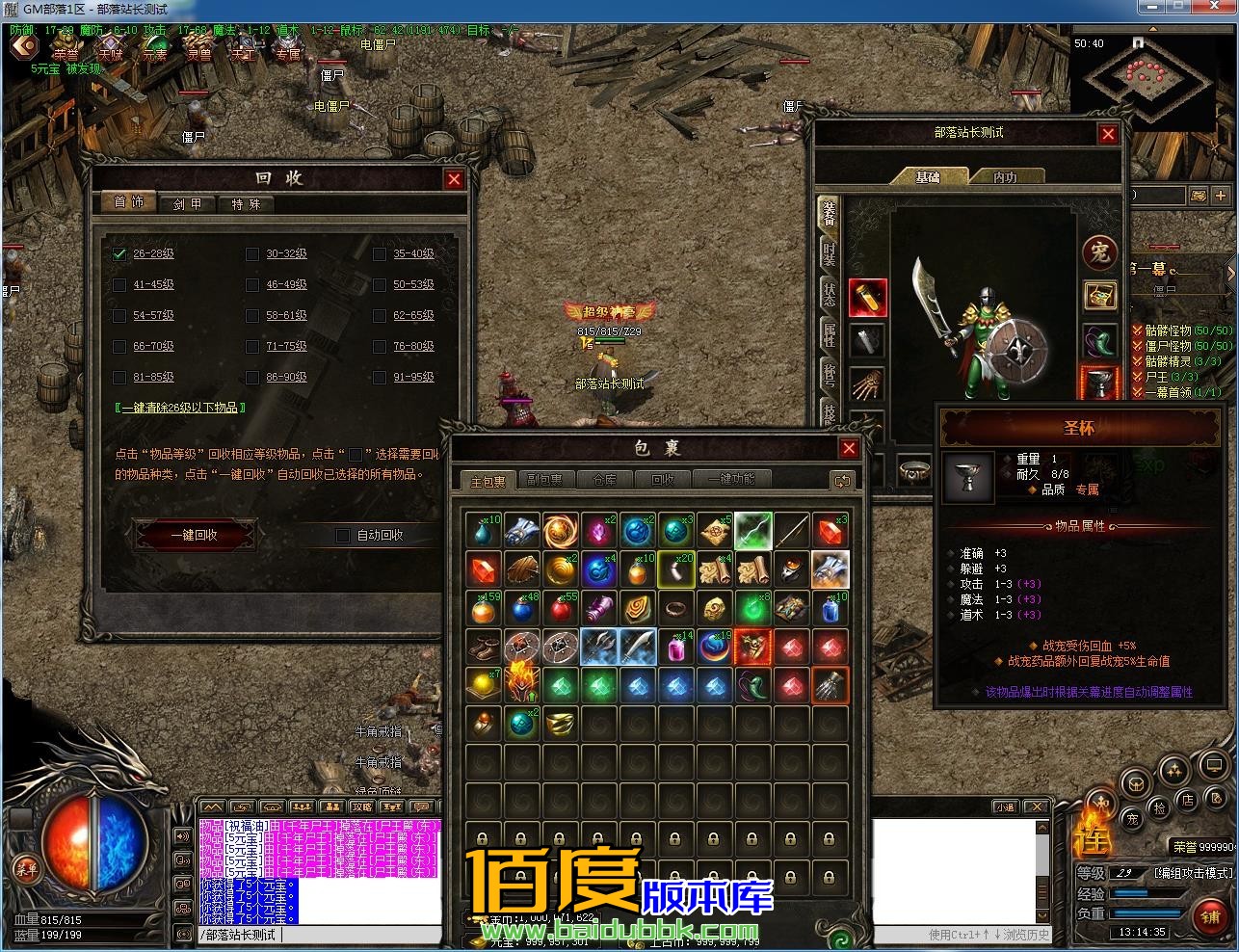Switch to the 剑甲 recycle tab
This screenshot has height=952, width=1239.
click(x=187, y=204)
